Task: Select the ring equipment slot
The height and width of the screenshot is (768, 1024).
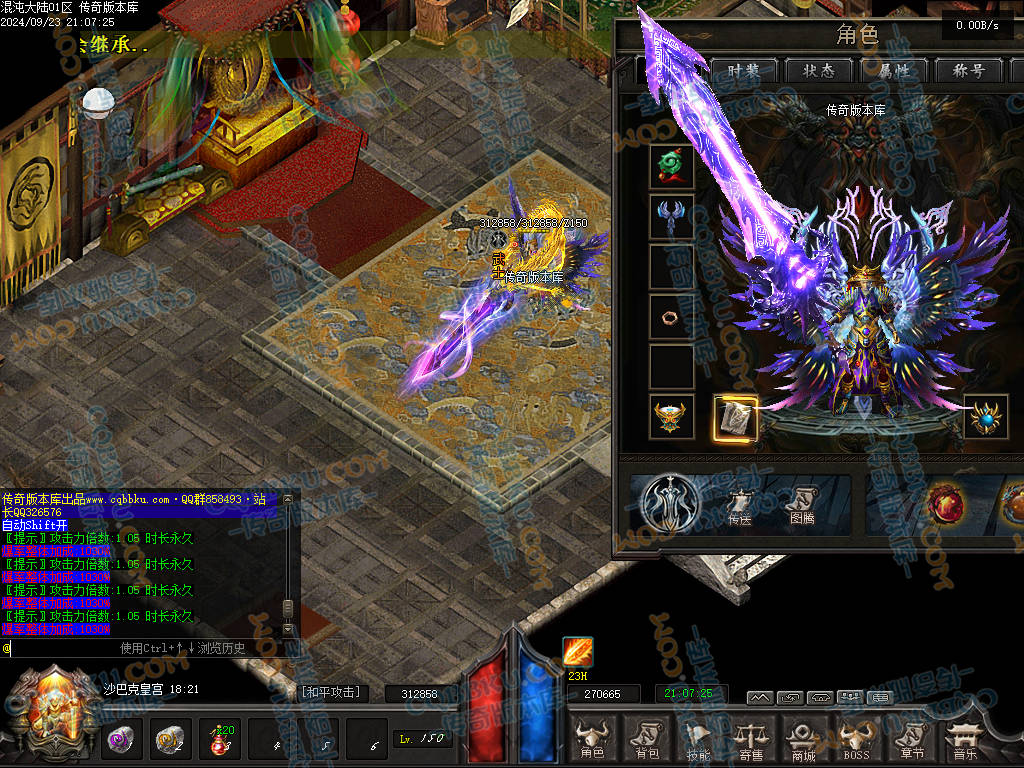Action: [671, 317]
